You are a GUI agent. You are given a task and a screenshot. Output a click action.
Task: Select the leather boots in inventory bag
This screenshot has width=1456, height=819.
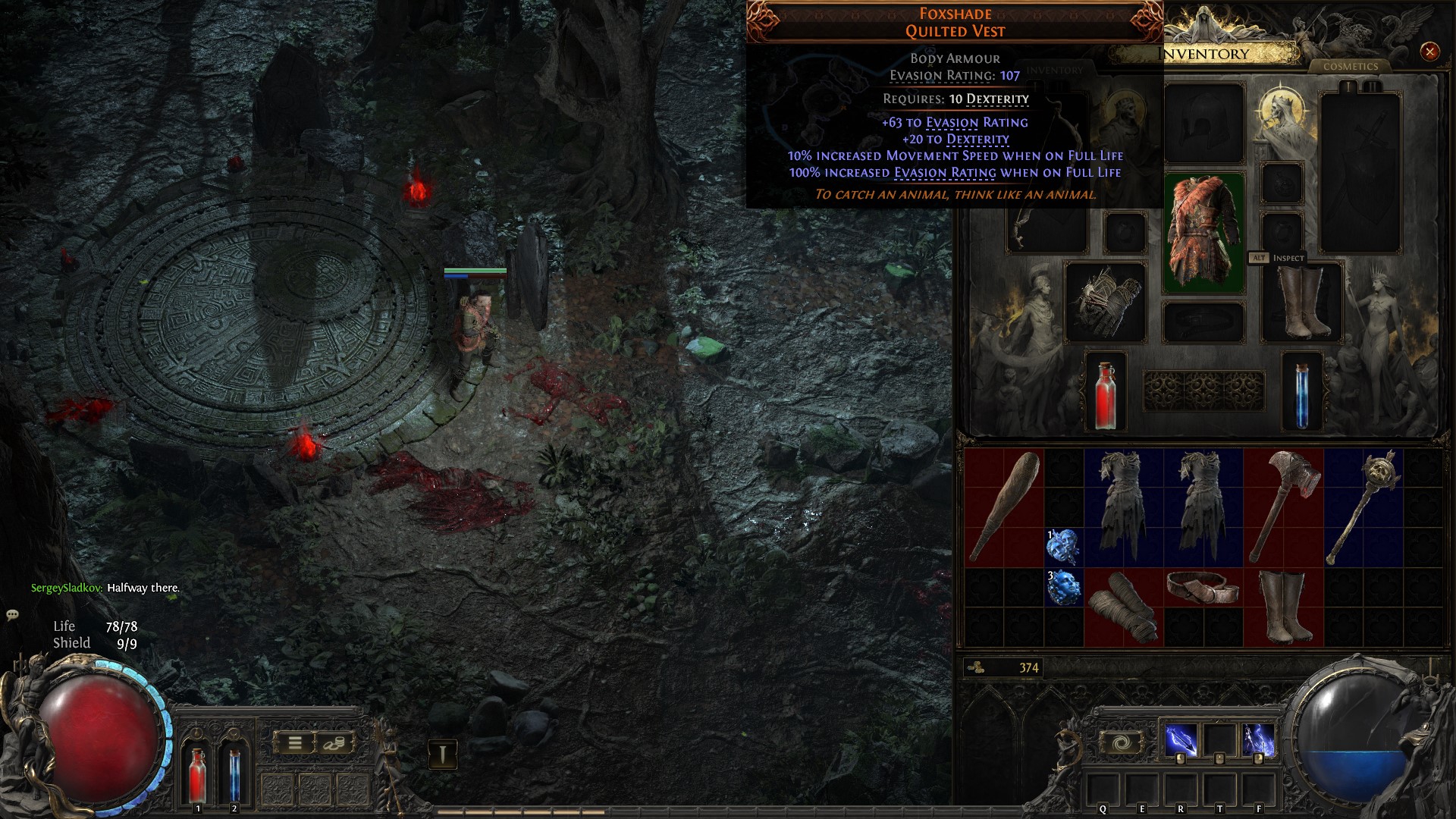pos(1283,607)
